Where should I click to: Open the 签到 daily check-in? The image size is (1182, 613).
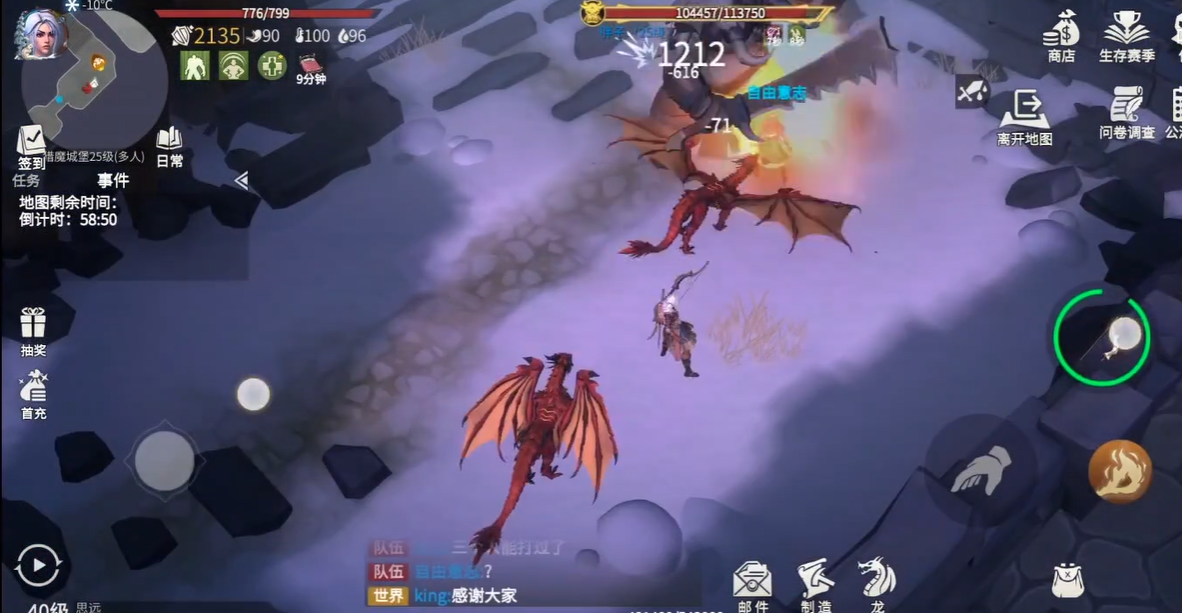pyautogui.click(x=31, y=145)
